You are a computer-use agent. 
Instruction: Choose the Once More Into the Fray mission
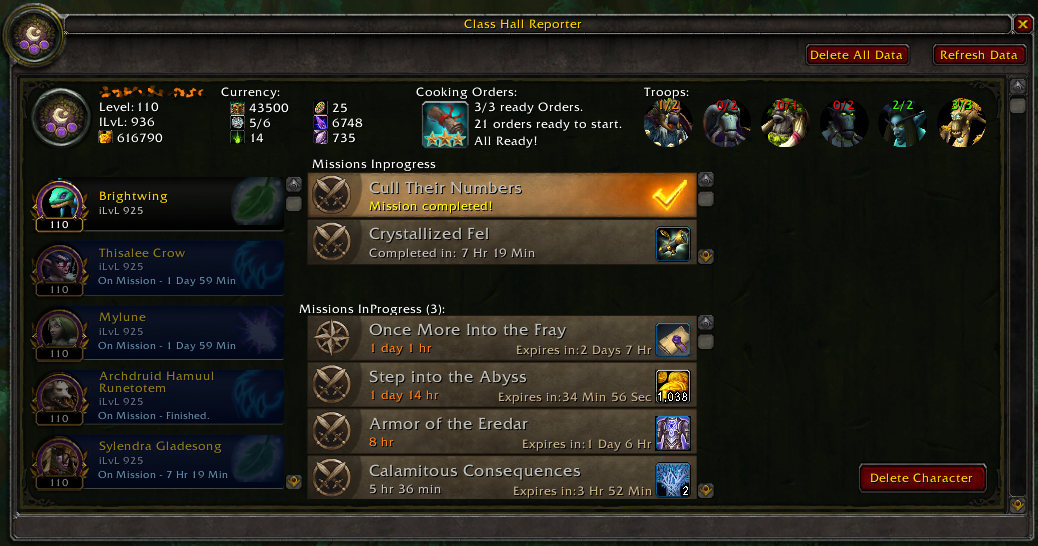pos(480,339)
